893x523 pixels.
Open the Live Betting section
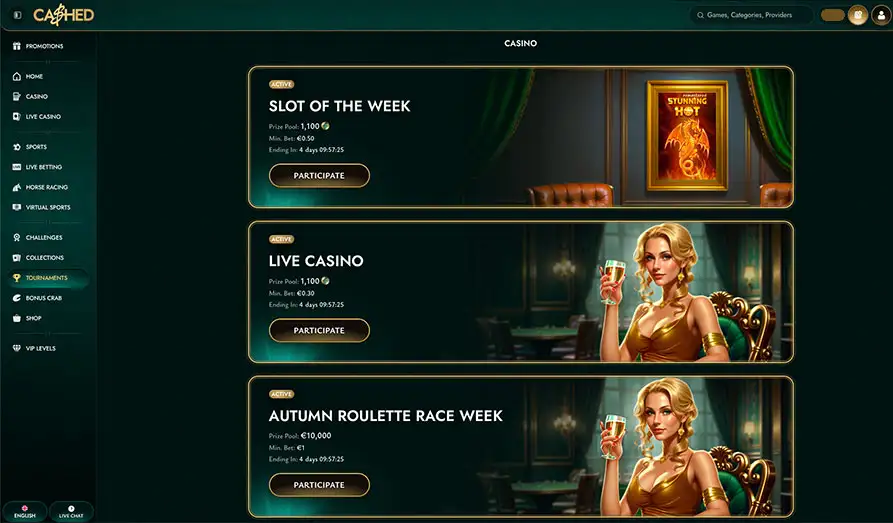point(43,167)
